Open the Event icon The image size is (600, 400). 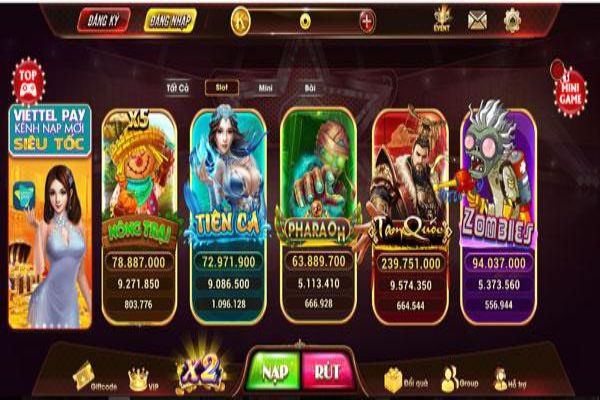(x=442, y=18)
